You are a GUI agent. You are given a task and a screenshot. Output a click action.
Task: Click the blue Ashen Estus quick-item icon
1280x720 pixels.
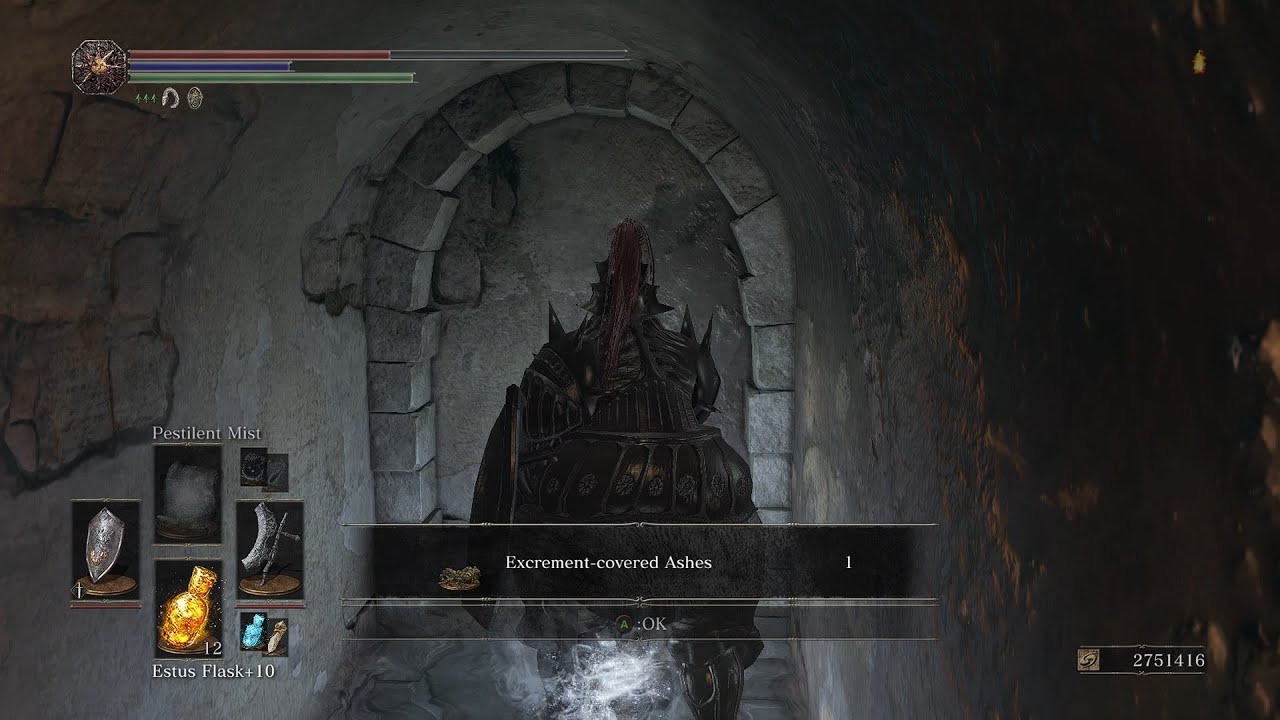click(x=253, y=632)
